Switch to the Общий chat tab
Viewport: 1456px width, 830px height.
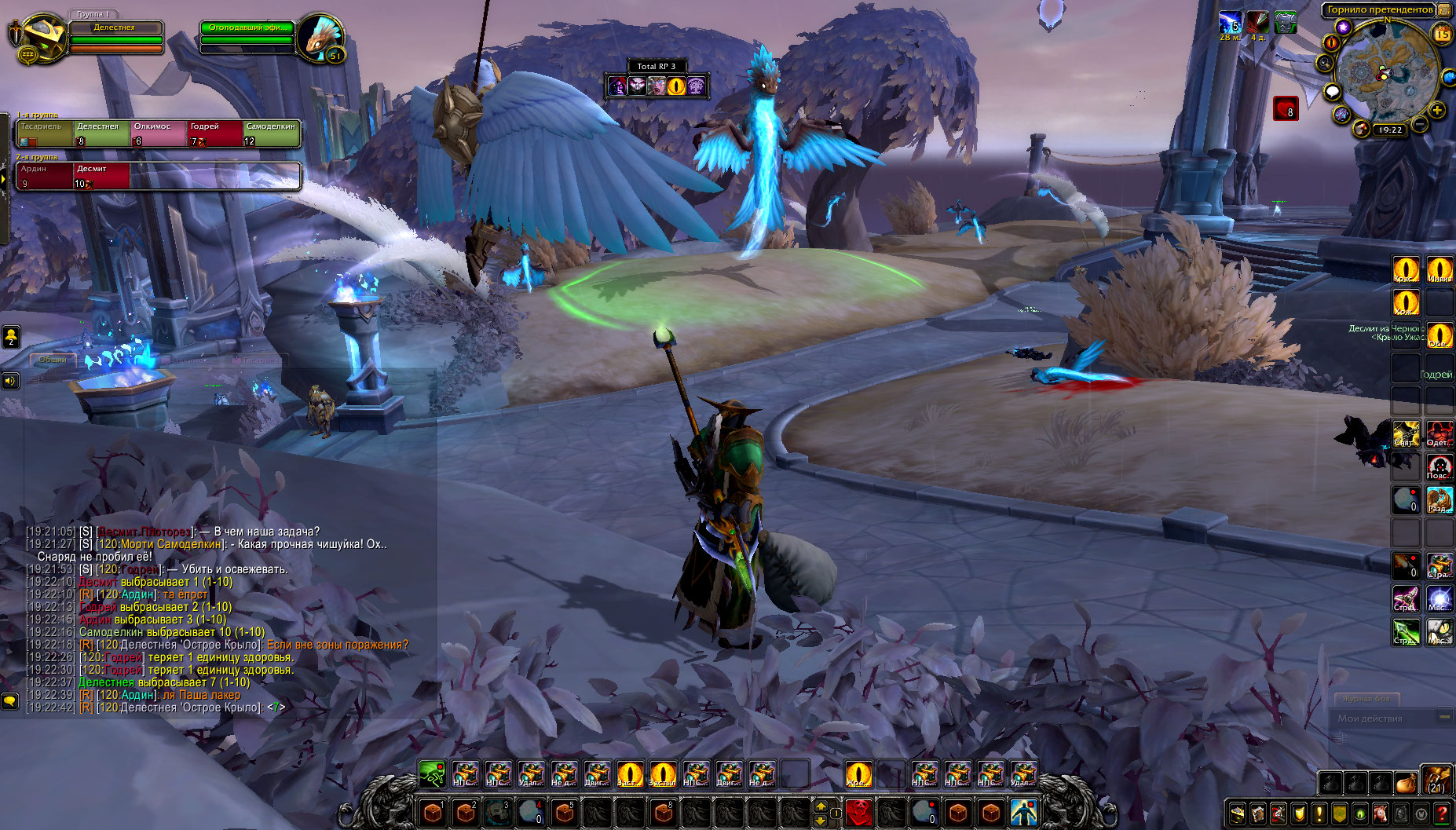point(53,360)
